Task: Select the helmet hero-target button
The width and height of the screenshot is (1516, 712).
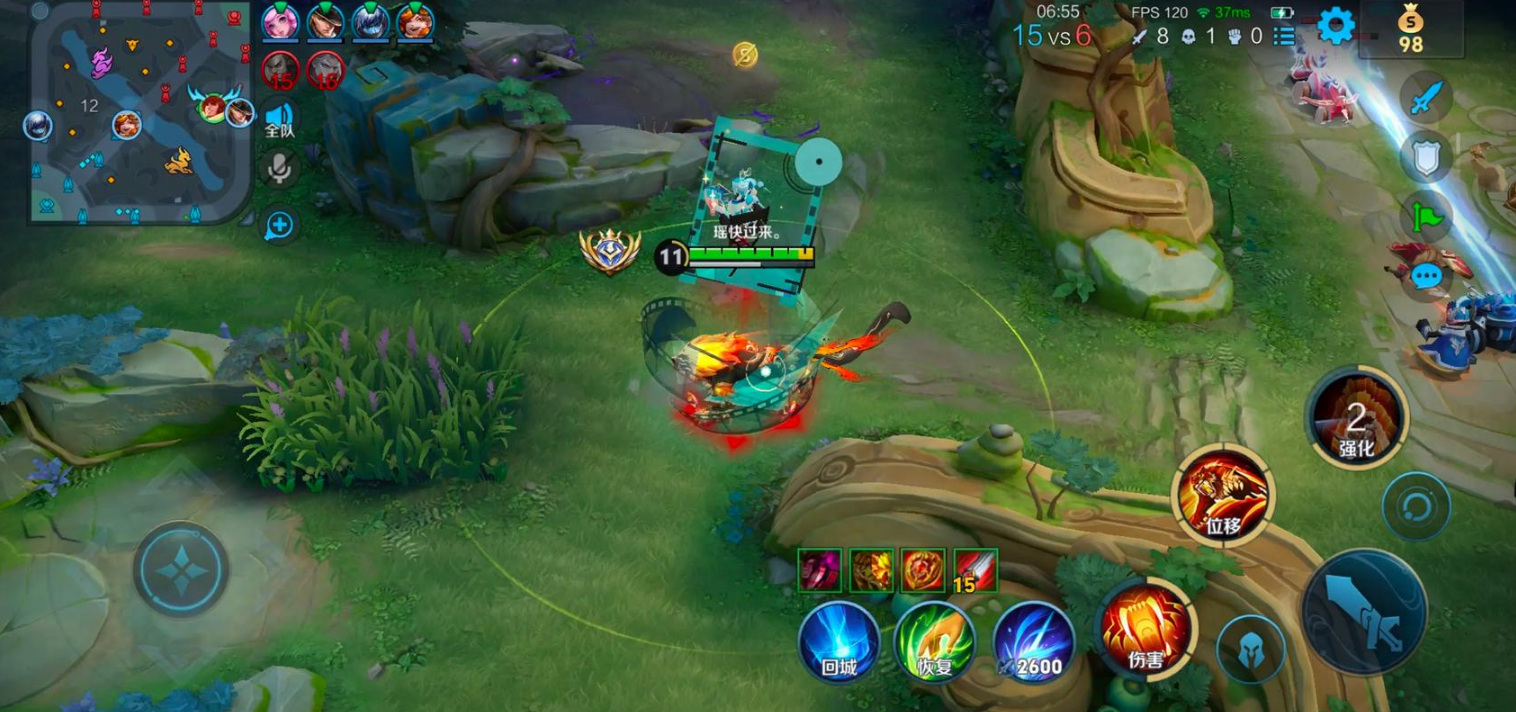Action: (1250, 650)
